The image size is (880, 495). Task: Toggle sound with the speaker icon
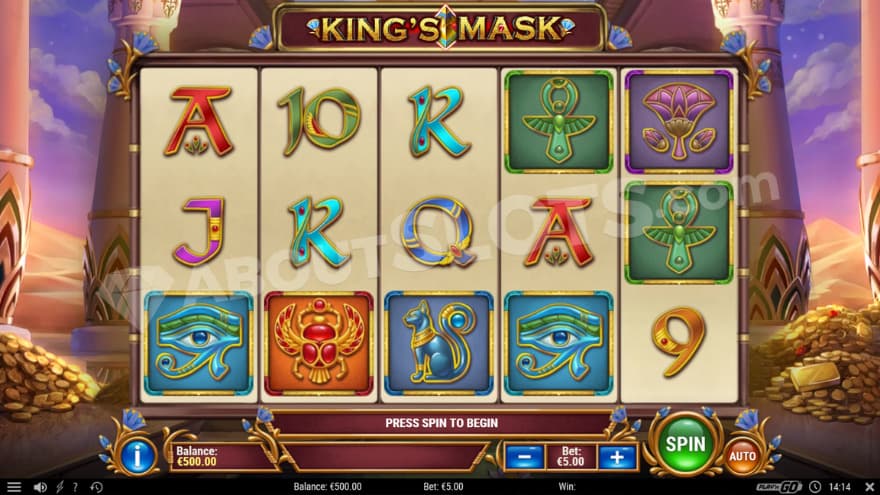pos(41,487)
